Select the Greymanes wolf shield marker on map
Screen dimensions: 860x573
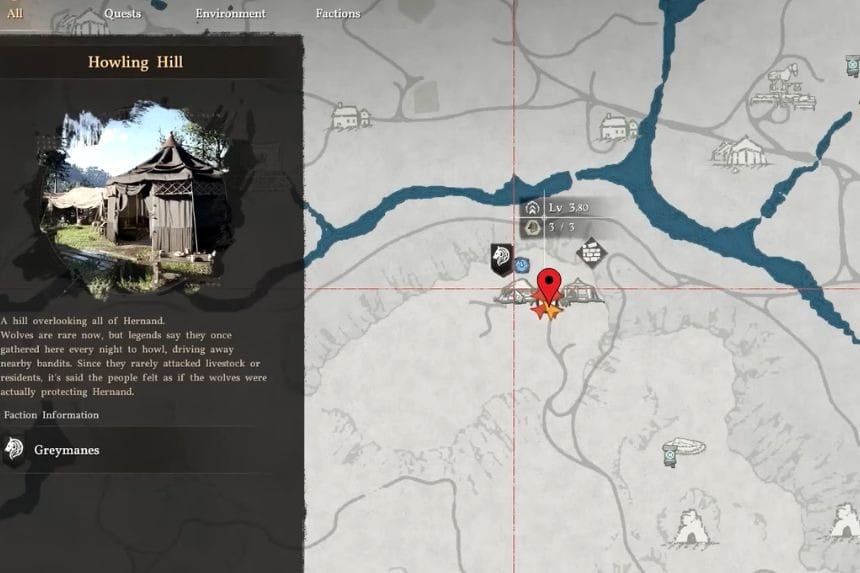point(501,259)
